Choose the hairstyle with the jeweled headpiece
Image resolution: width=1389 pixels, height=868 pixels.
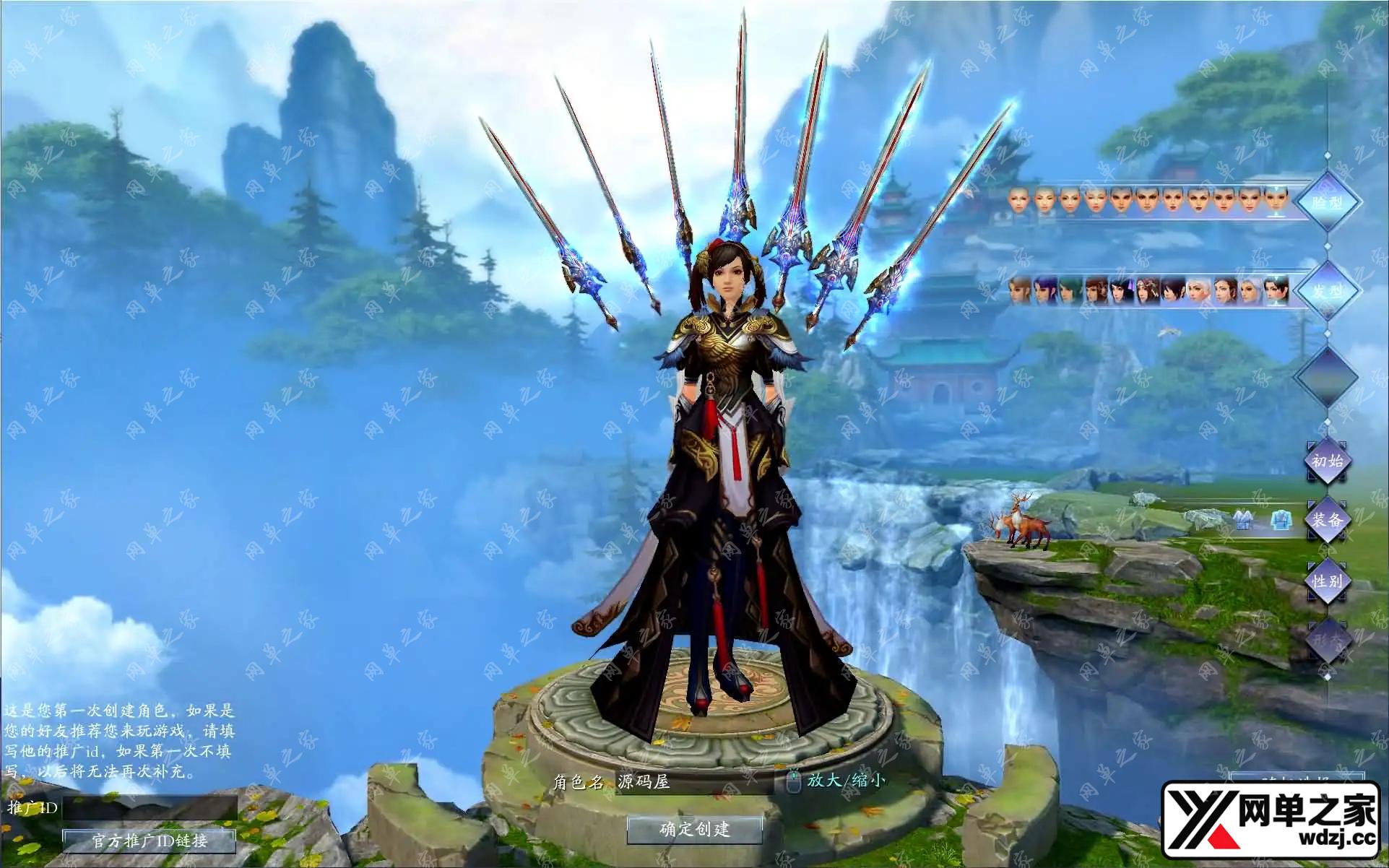pyautogui.click(x=1148, y=290)
